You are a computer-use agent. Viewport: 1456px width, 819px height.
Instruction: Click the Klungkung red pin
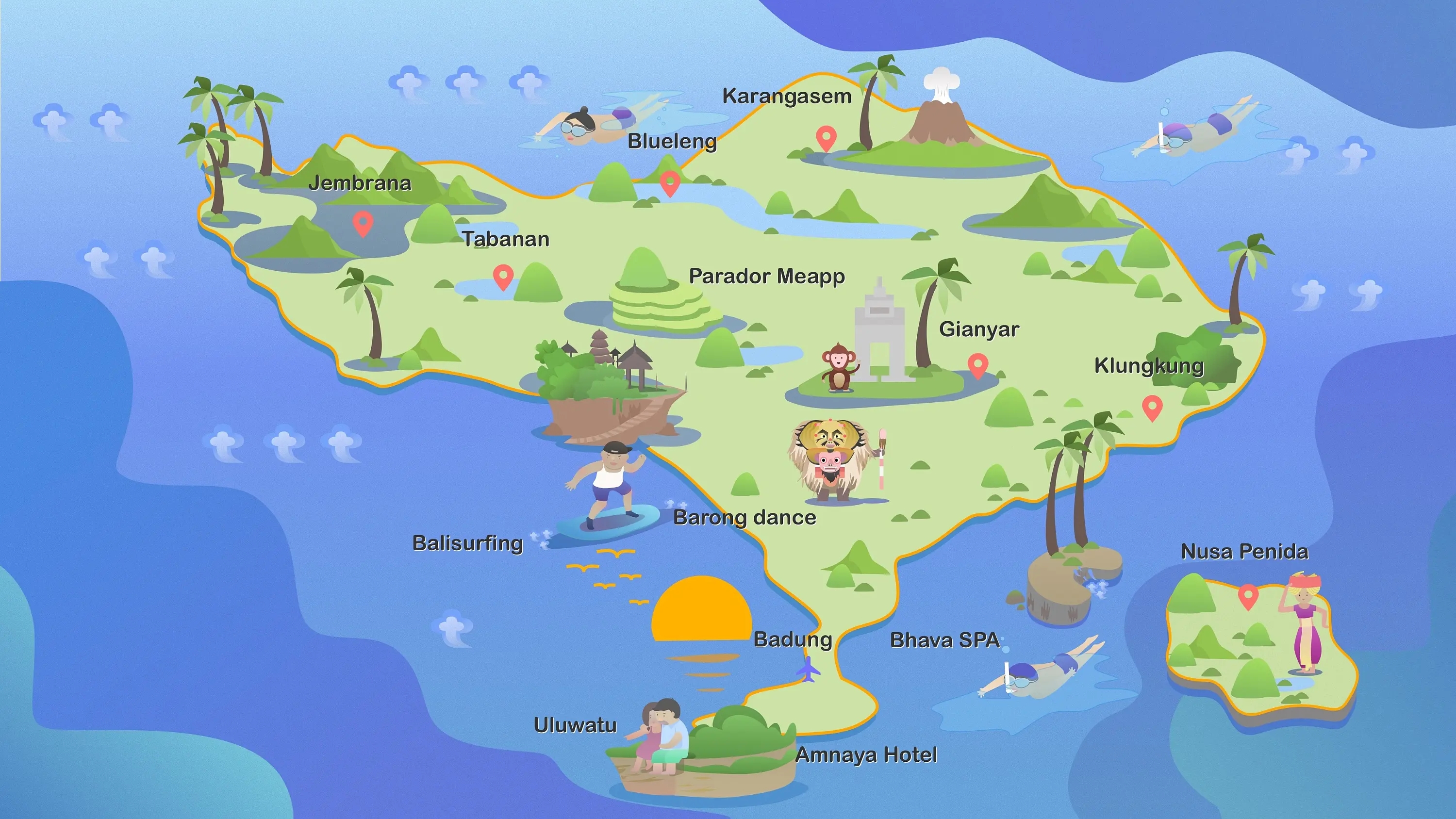coord(1152,407)
